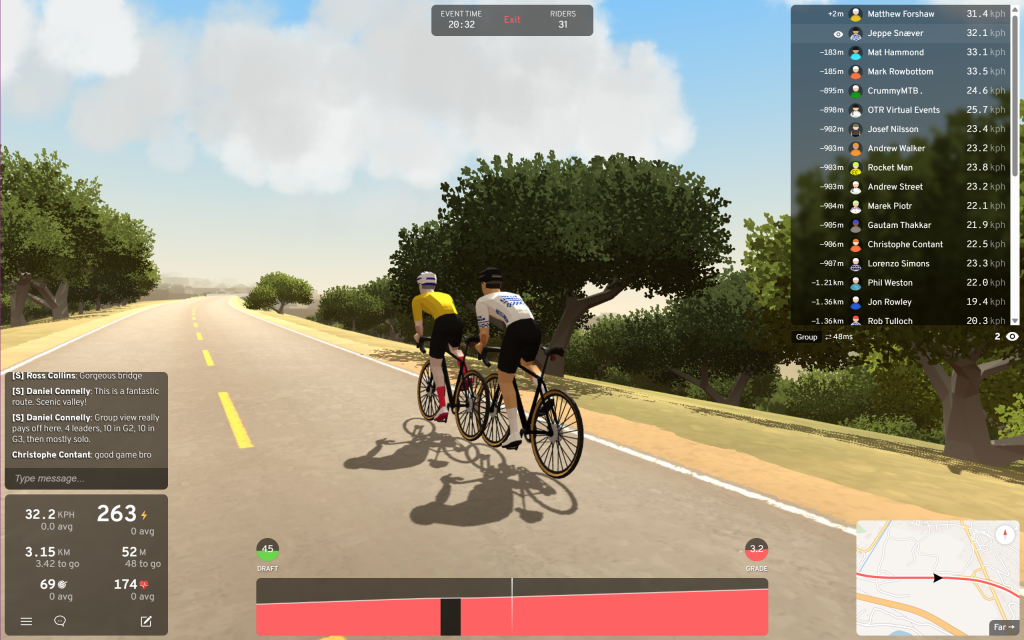This screenshot has height=640, width=1024.
Task: Click the compass icon on the minimap
Action: point(1004,532)
